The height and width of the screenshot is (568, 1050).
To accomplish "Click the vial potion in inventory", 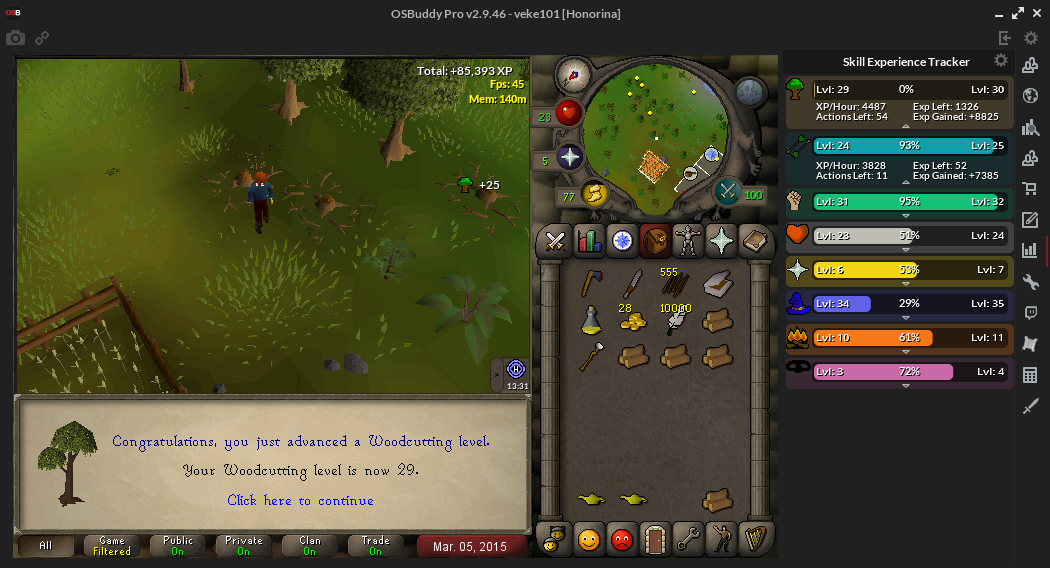I will (x=591, y=320).
